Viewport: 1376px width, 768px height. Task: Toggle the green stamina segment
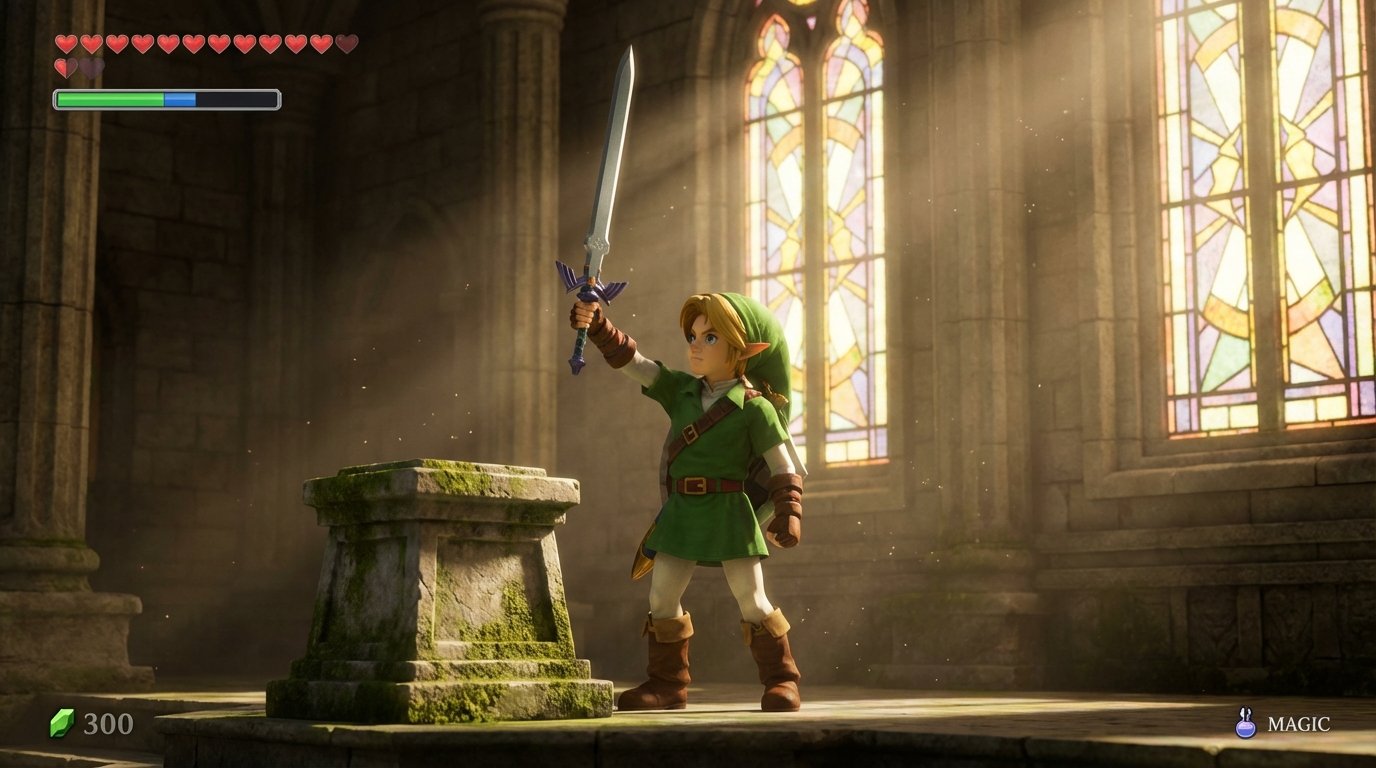click(x=110, y=97)
